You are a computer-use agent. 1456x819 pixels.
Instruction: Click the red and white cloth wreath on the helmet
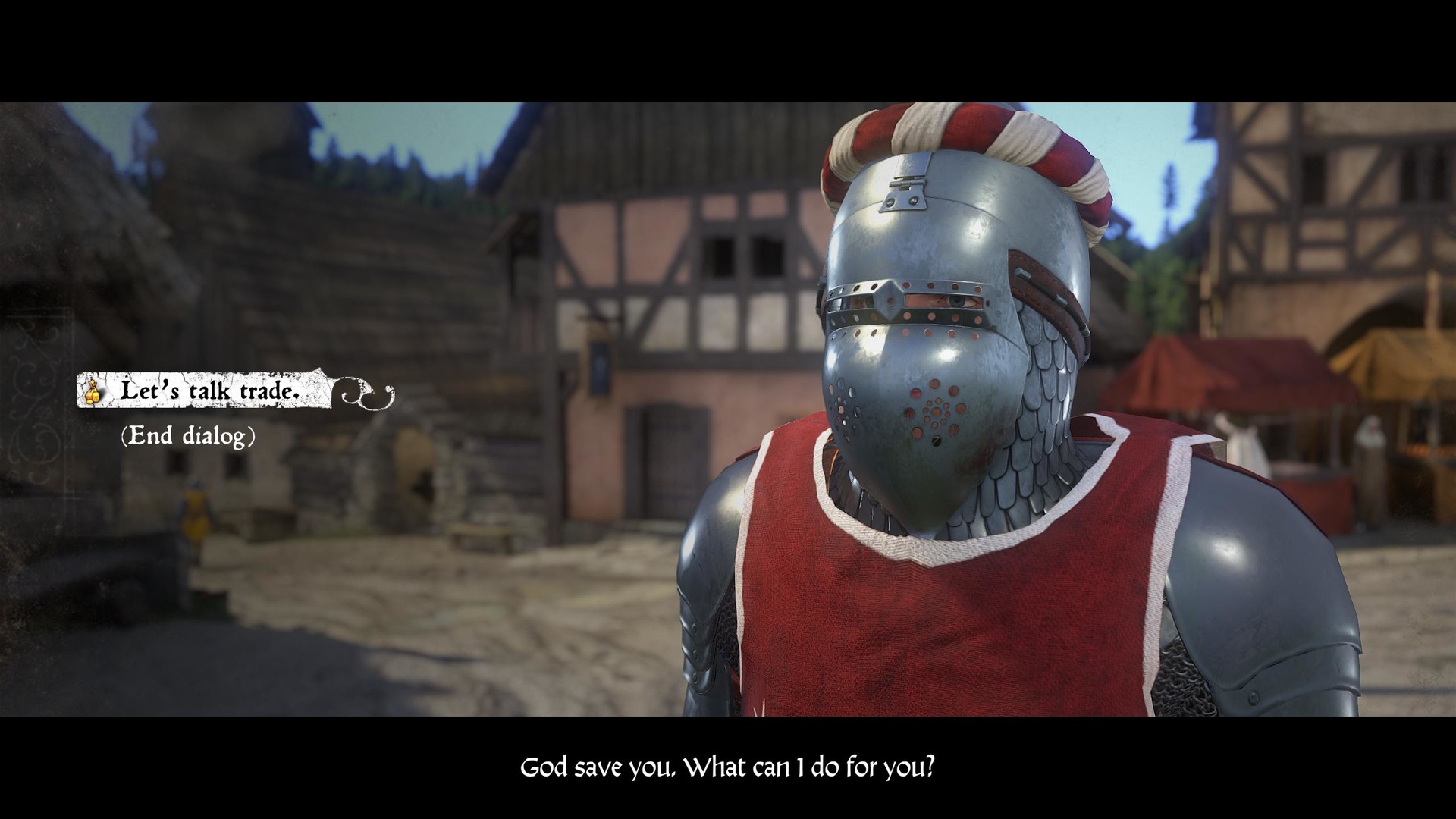point(963,144)
